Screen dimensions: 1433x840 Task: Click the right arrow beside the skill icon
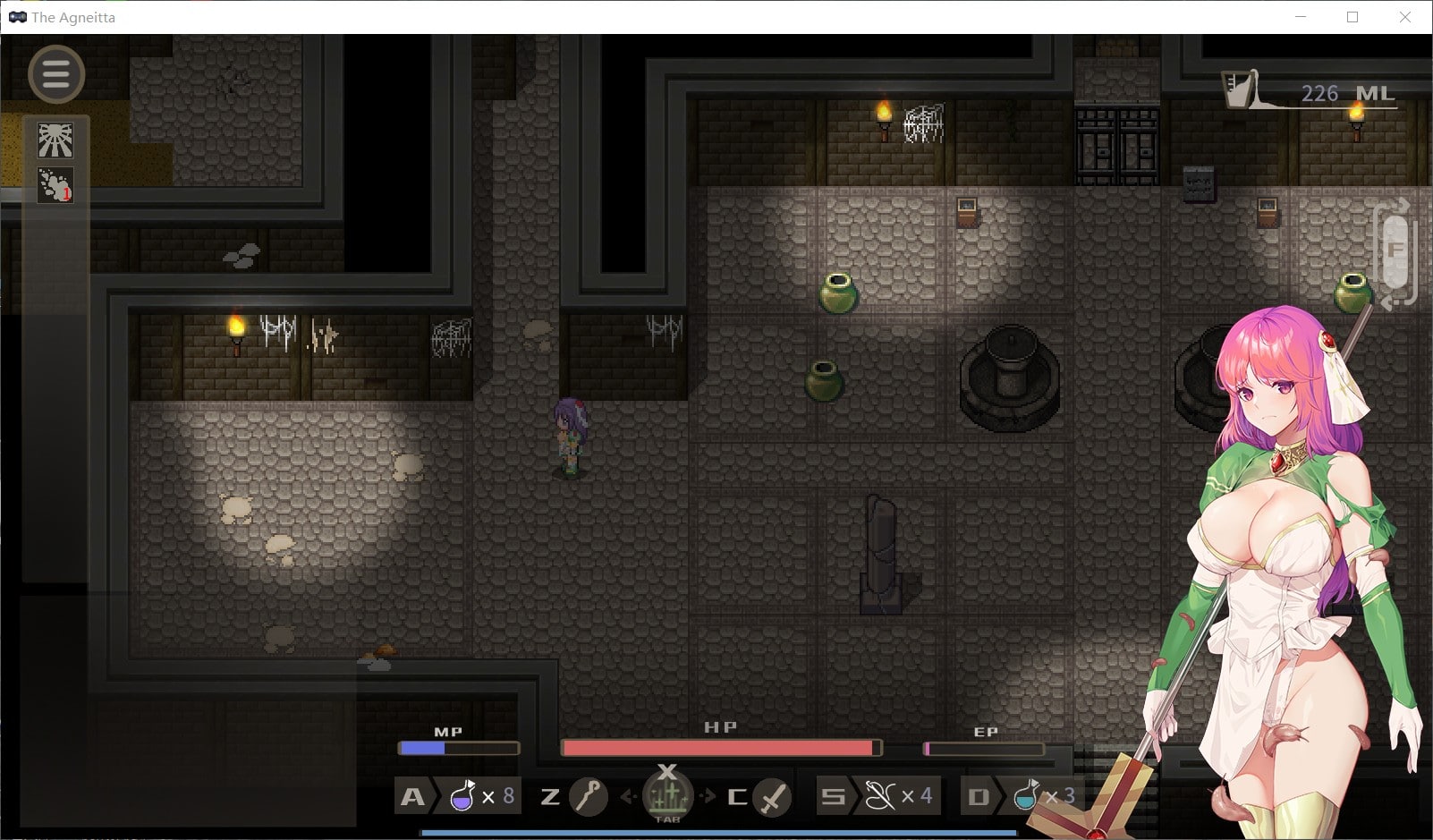tap(708, 795)
